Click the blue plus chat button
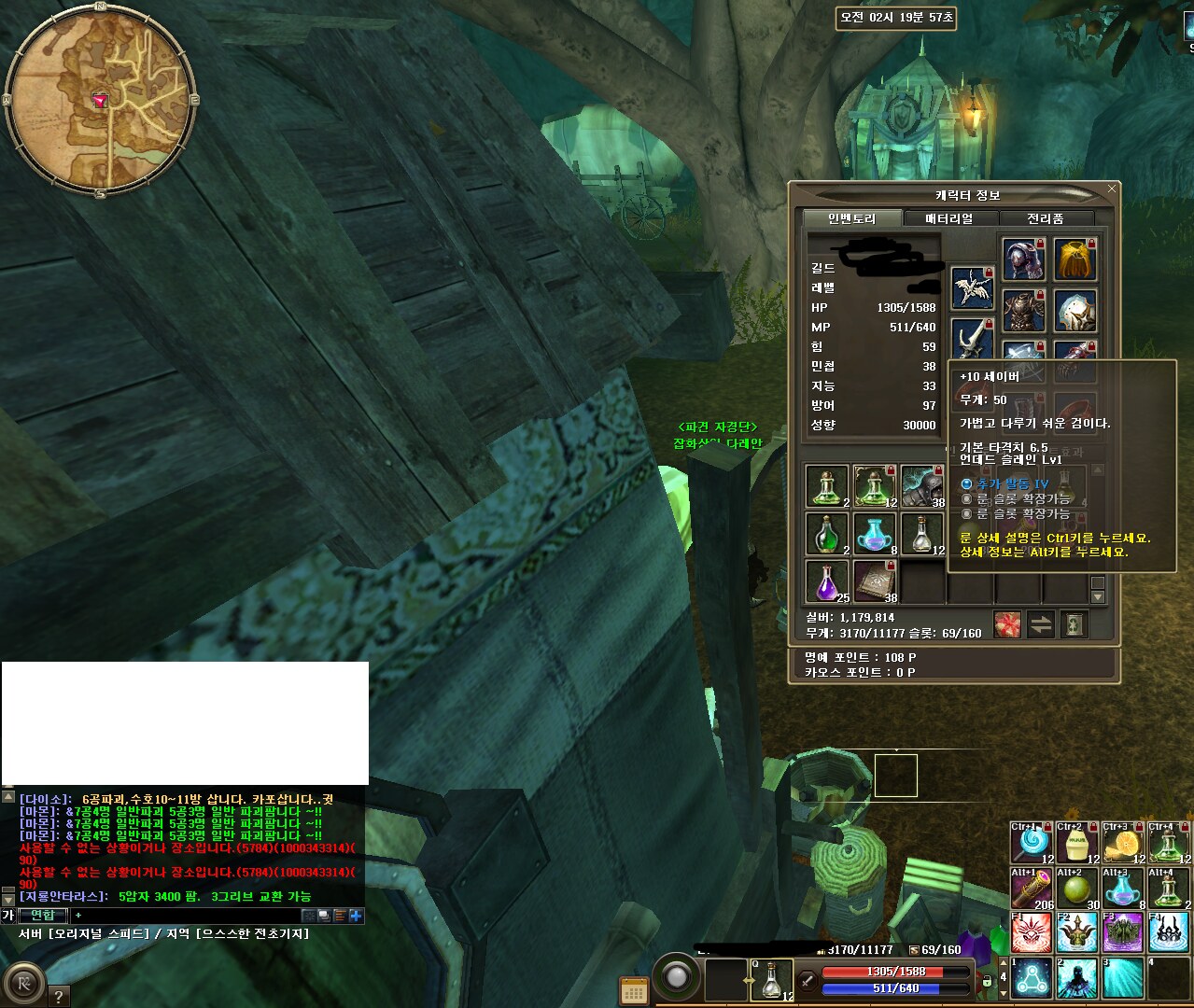This screenshot has width=1194, height=1008. click(356, 916)
